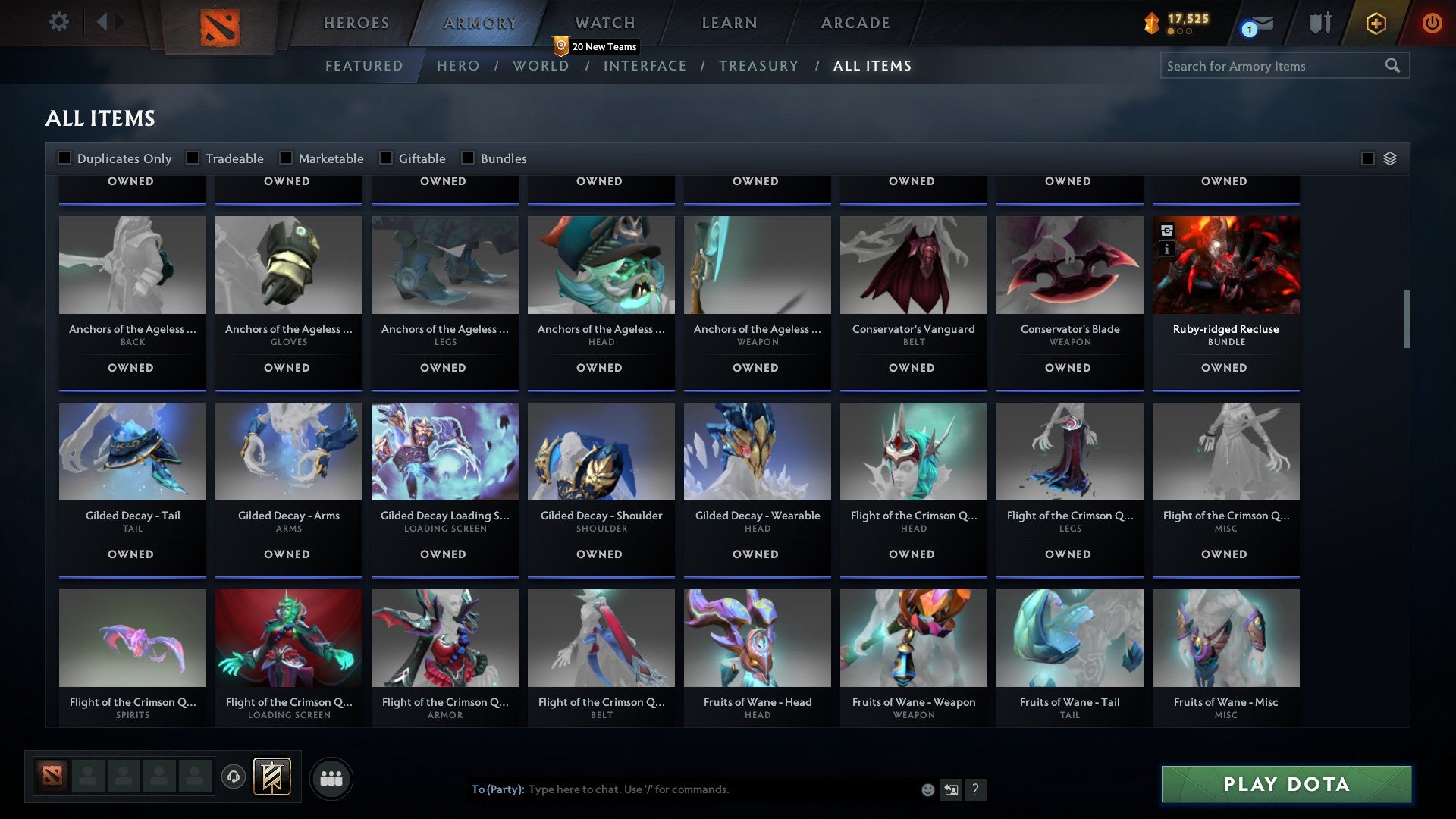Switch to the Treasury tab
The height and width of the screenshot is (819, 1456).
(758, 66)
